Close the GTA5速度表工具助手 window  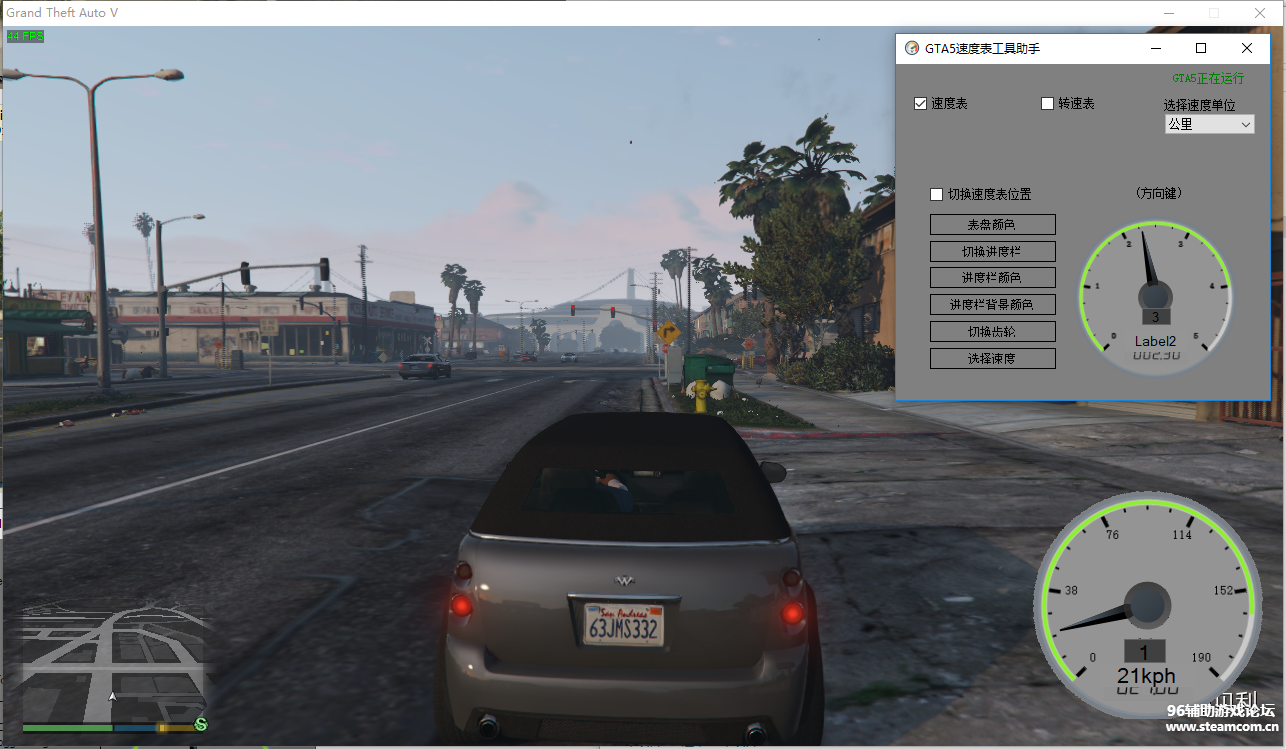point(1246,48)
